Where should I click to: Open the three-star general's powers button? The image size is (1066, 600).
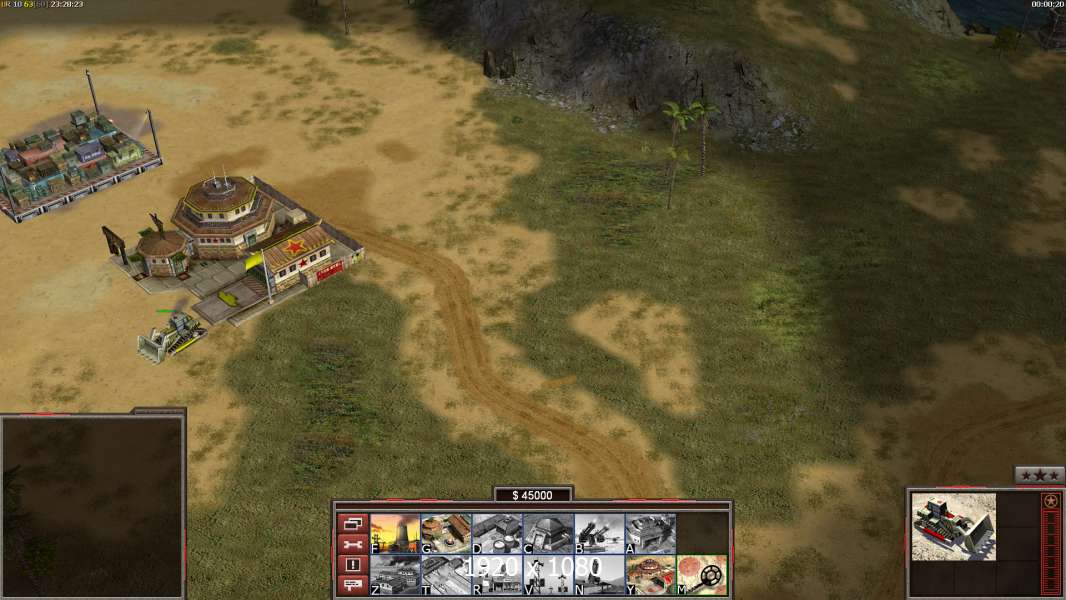click(x=1039, y=476)
